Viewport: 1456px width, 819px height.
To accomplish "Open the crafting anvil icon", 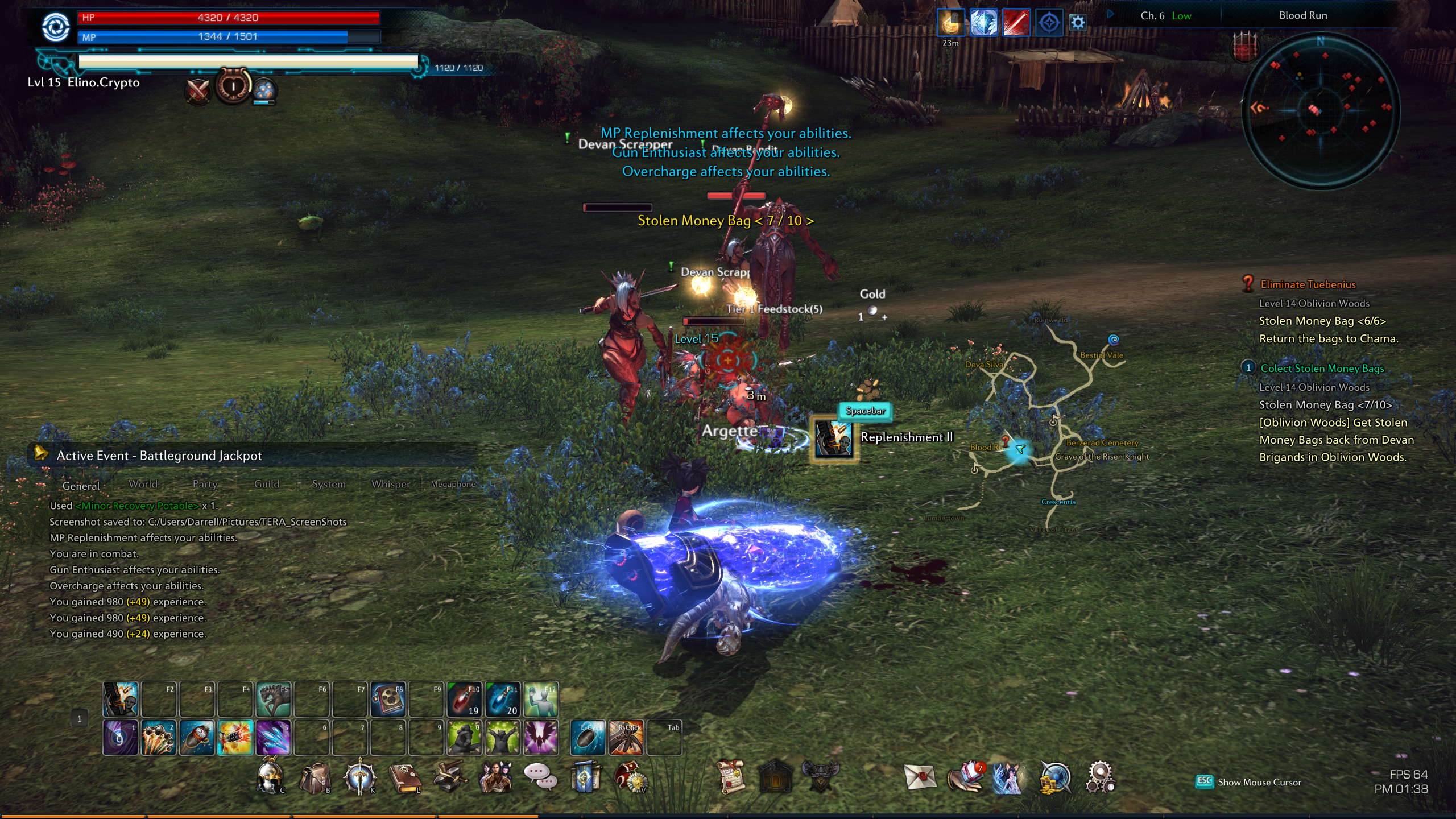I will 449,777.
